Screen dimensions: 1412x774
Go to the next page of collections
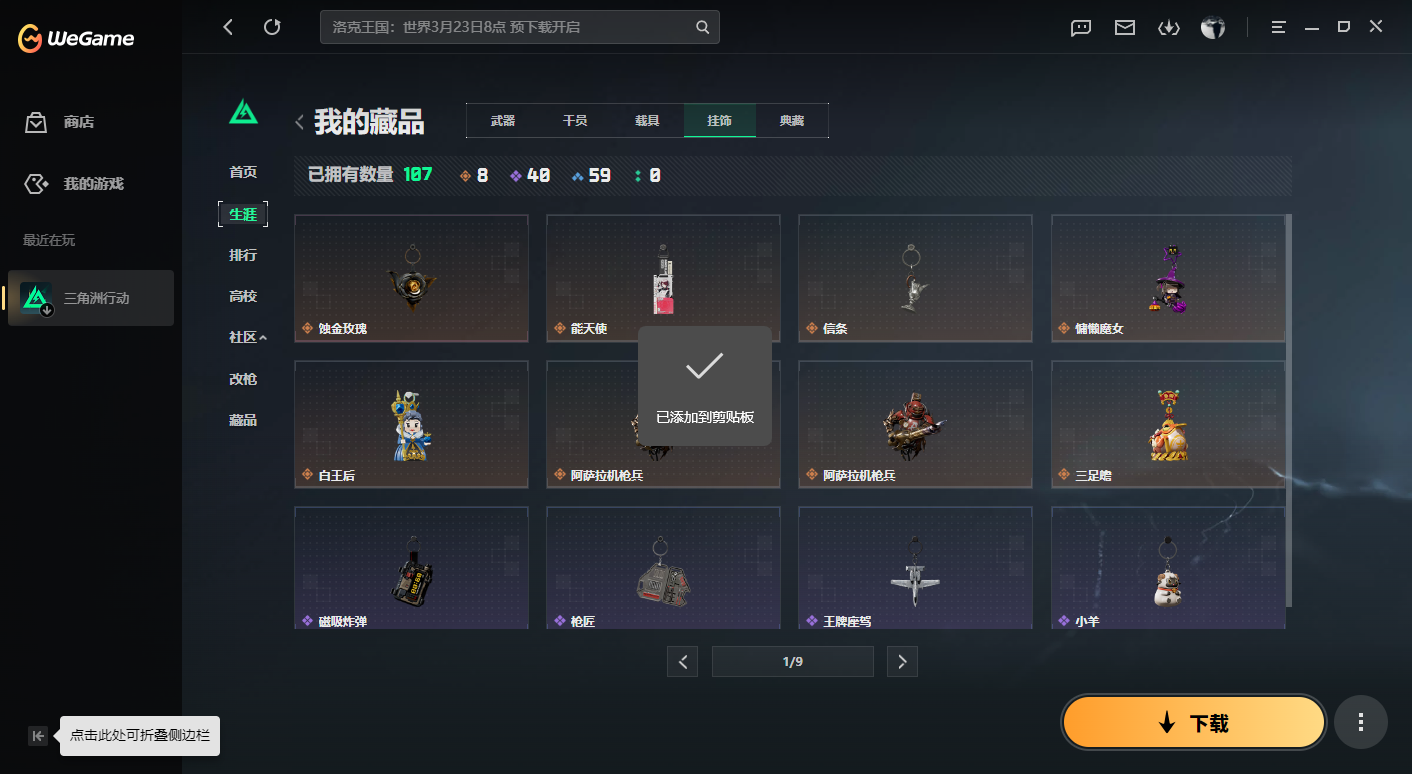click(x=902, y=661)
